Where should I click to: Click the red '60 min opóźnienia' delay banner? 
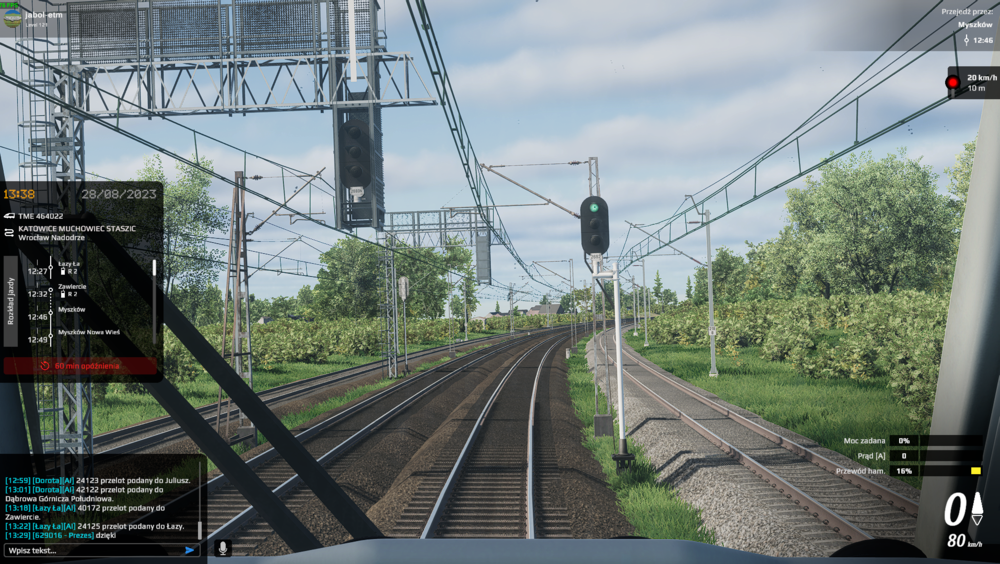point(80,366)
